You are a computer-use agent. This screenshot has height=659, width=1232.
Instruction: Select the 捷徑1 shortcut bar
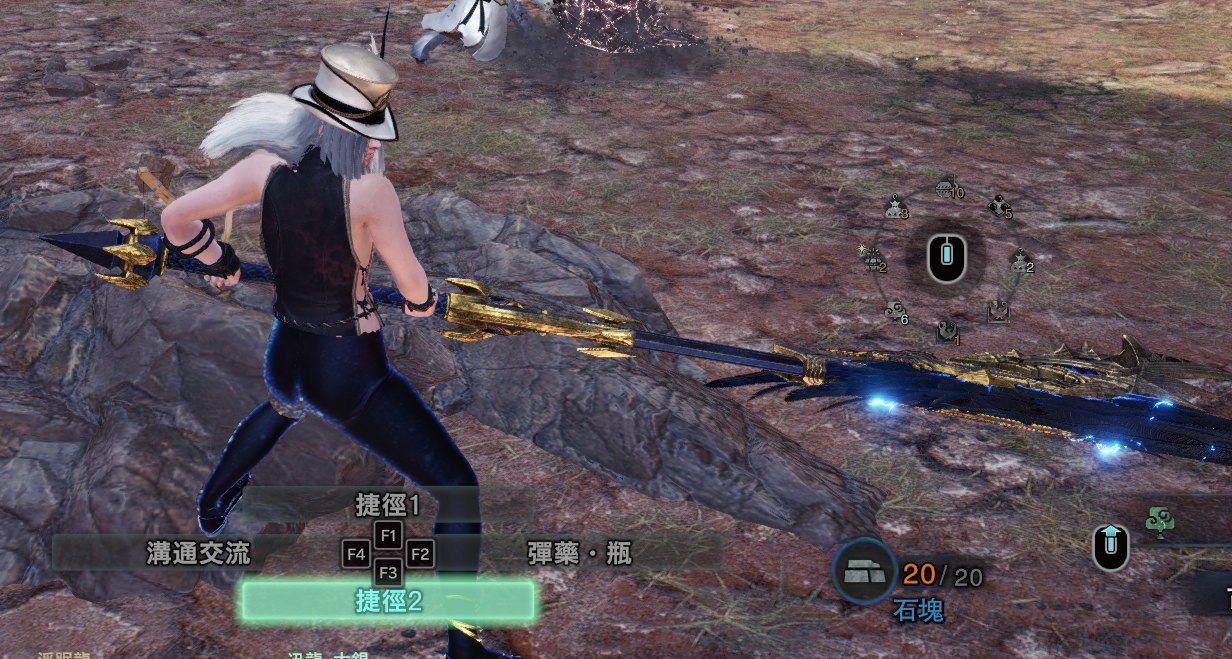pyautogui.click(x=388, y=505)
